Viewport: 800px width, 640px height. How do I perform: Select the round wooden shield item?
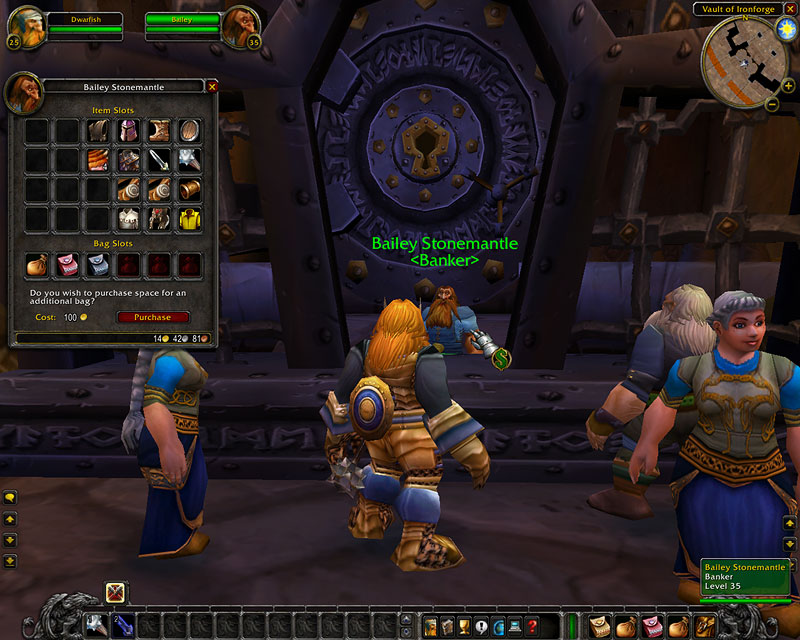(x=188, y=131)
